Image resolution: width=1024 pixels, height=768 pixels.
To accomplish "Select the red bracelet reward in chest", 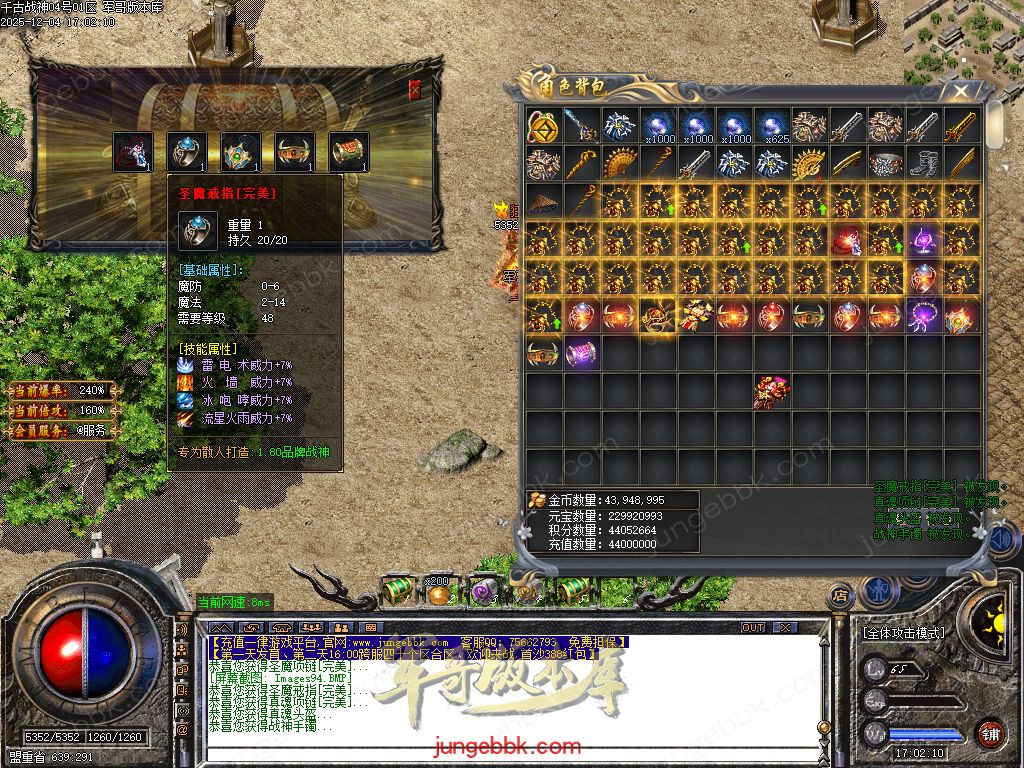I will pyautogui.click(x=349, y=152).
